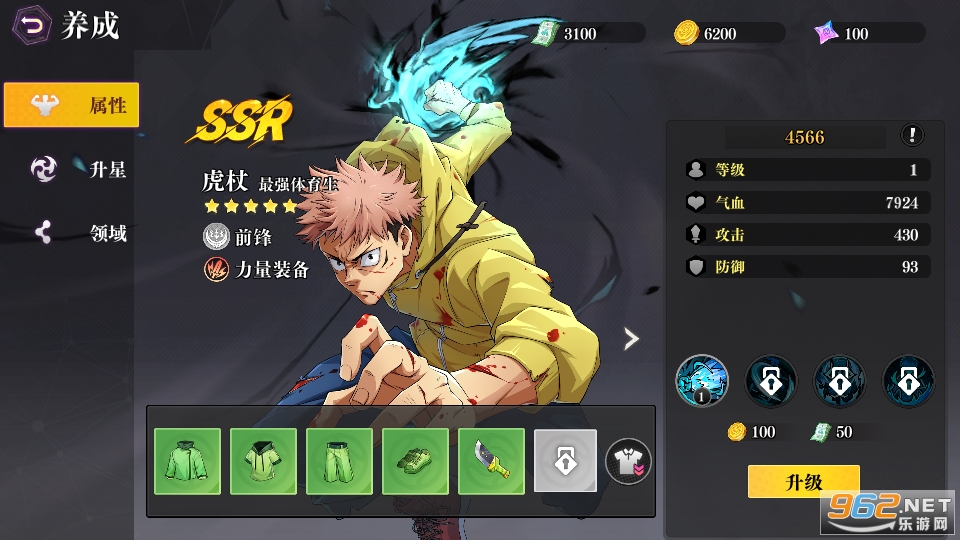The width and height of the screenshot is (960, 540).
Task: Open the 升星 star-up tab
Action: click(78, 169)
